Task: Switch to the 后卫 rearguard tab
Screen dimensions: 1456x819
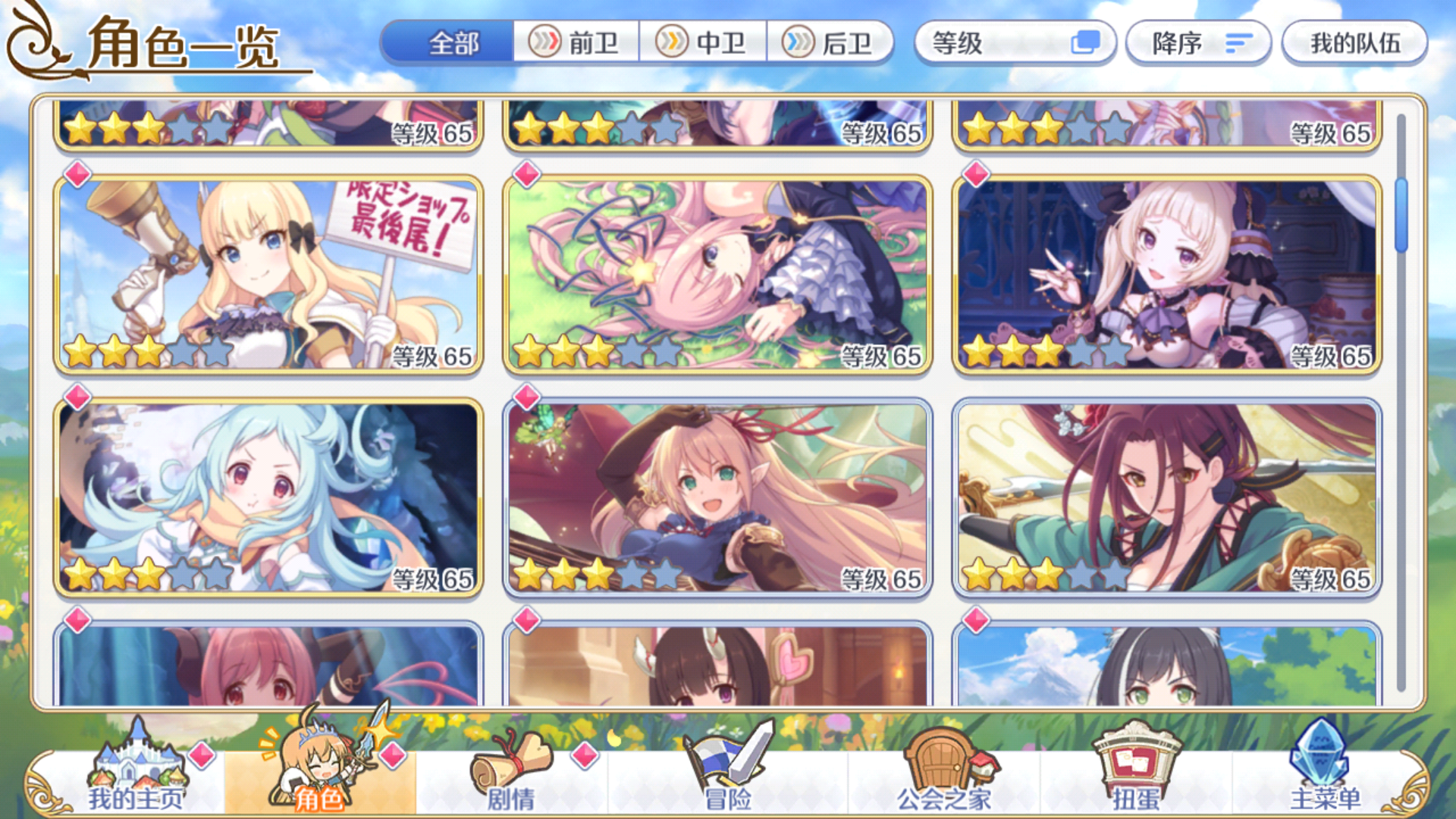Action: [x=832, y=44]
